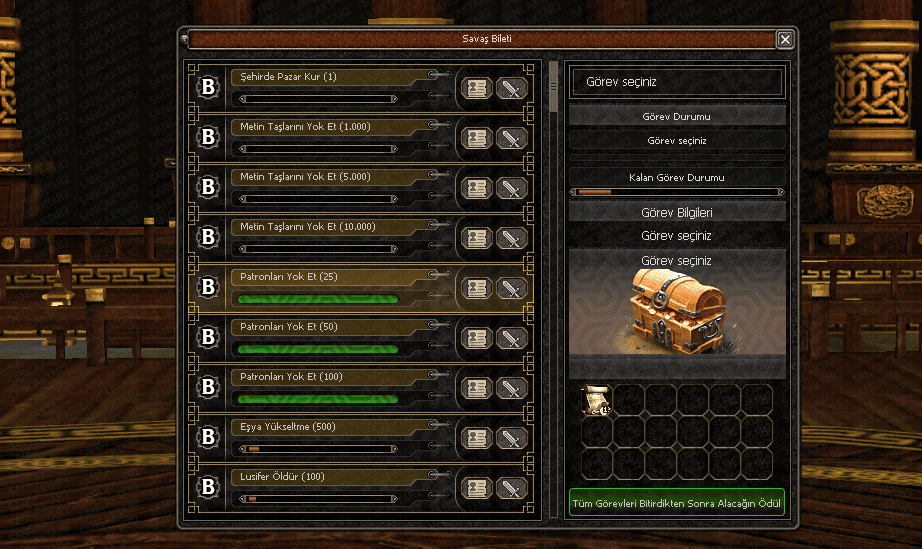Open the info card for Patronları Yok Et (25)

[476, 288]
